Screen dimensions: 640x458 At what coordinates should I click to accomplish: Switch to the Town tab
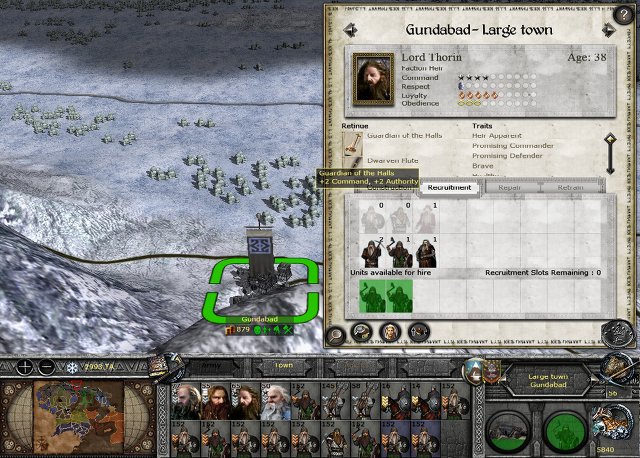[x=283, y=365]
